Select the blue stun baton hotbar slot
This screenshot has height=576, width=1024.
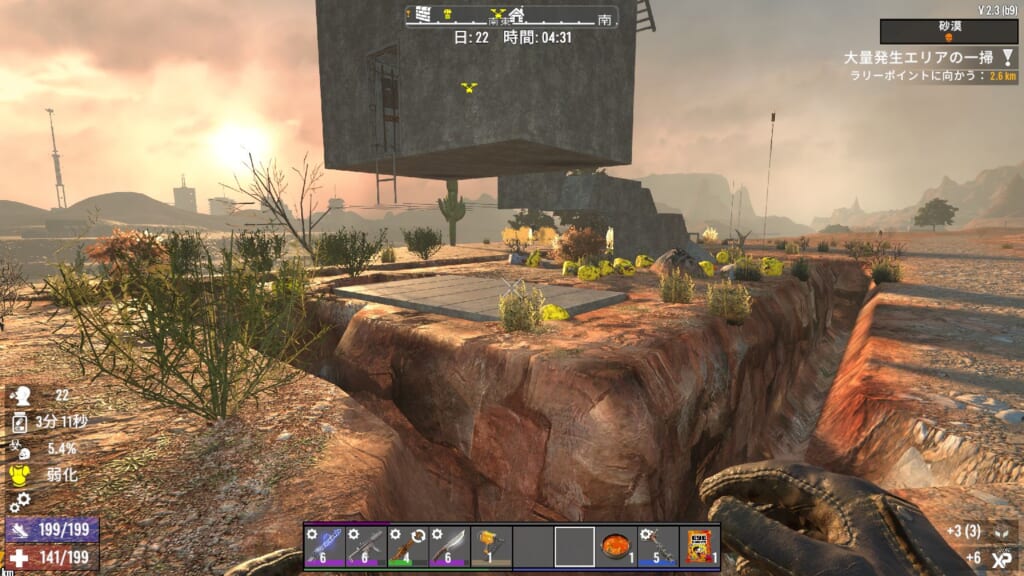click(325, 547)
